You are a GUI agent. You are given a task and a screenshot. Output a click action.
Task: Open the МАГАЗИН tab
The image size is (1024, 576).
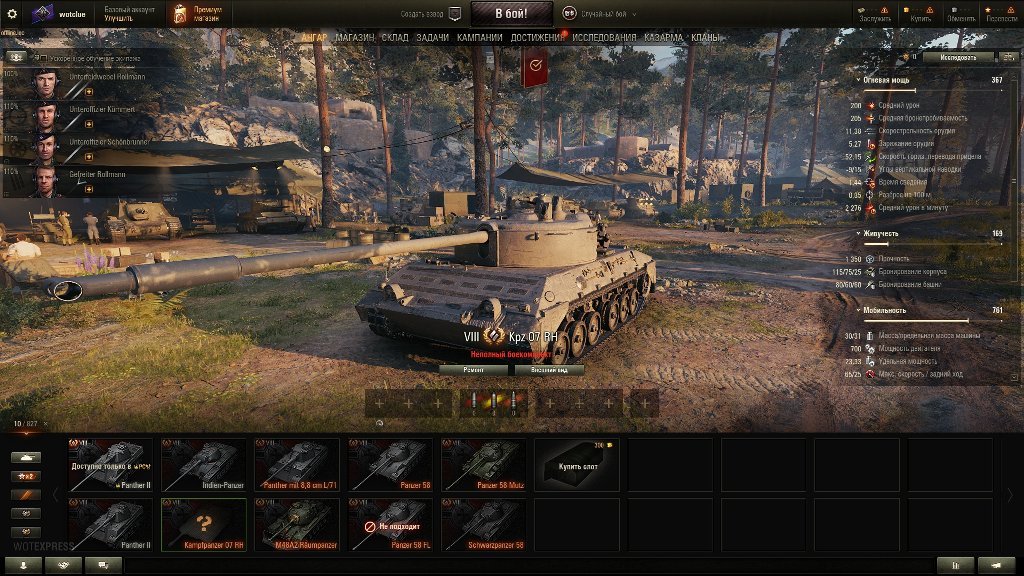[x=355, y=37]
